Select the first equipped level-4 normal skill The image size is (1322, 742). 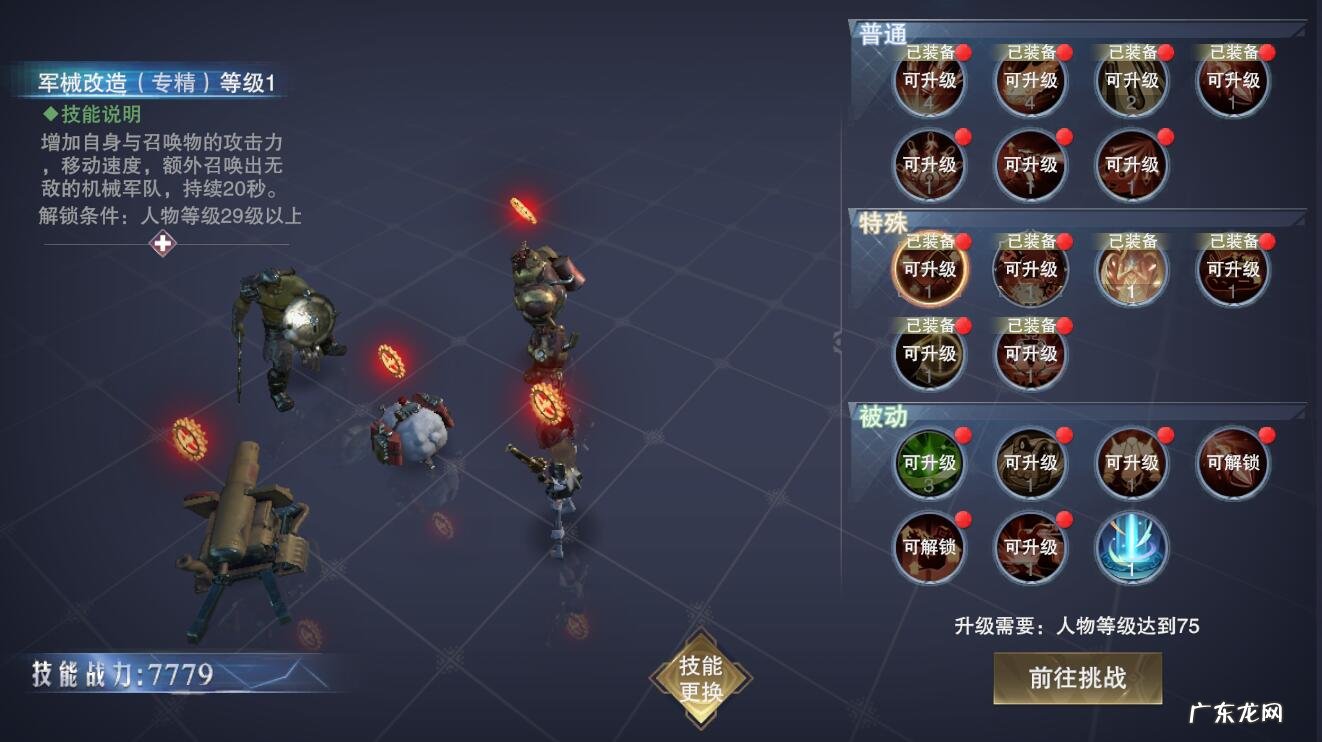pyautogui.click(x=929, y=81)
